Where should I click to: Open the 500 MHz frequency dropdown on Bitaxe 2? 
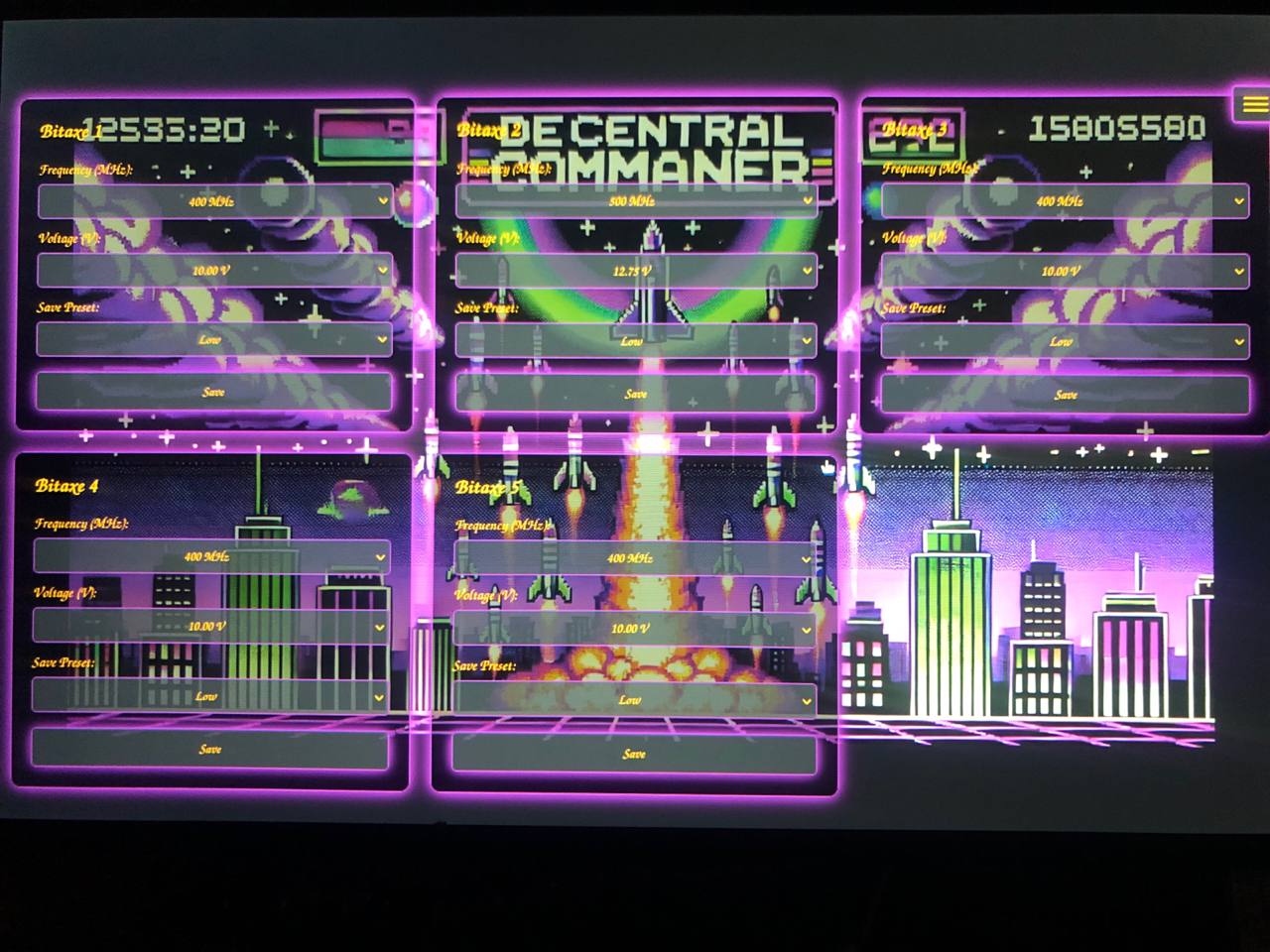coord(635,201)
